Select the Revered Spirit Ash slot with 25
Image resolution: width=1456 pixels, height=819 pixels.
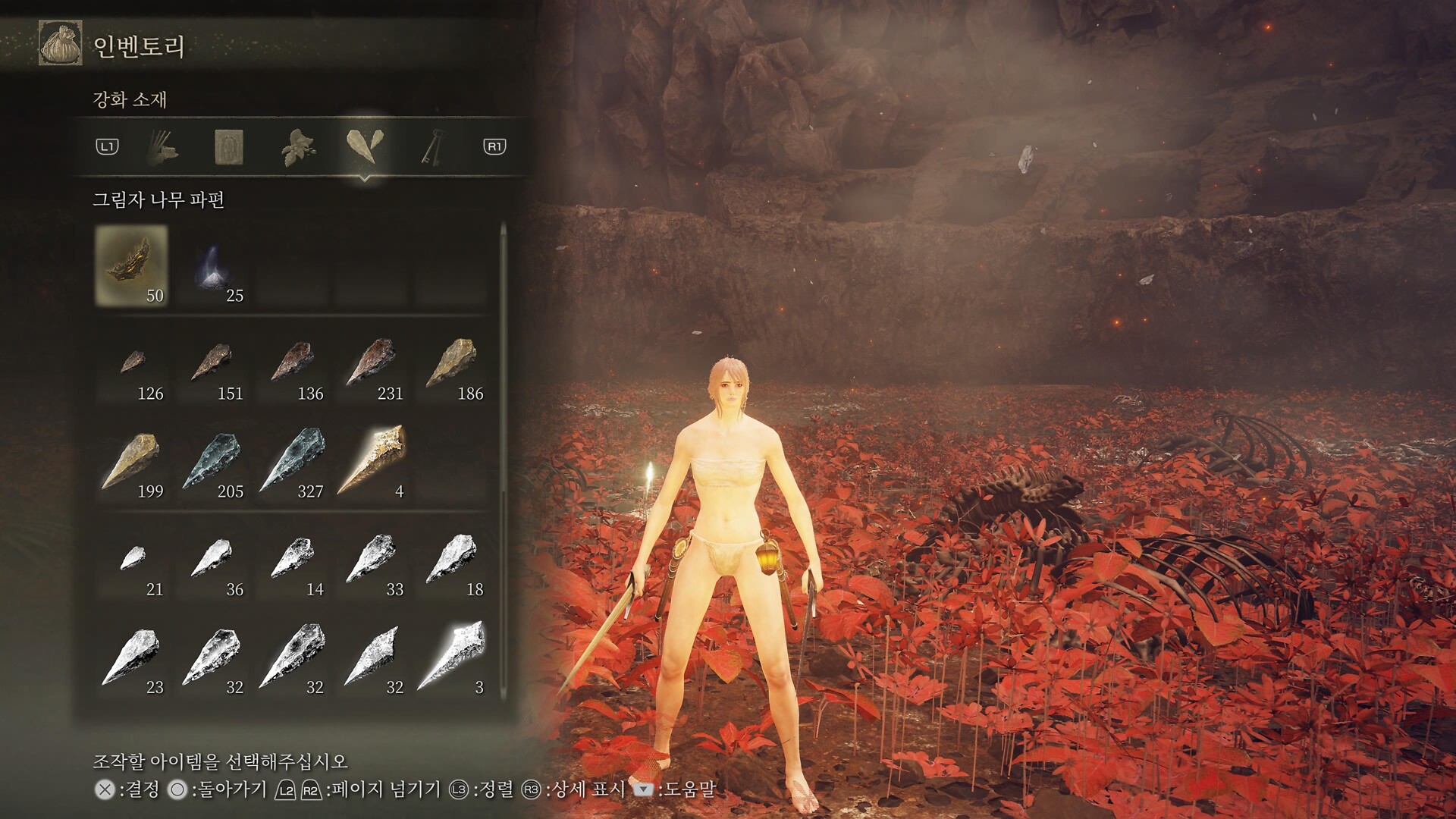click(x=212, y=265)
